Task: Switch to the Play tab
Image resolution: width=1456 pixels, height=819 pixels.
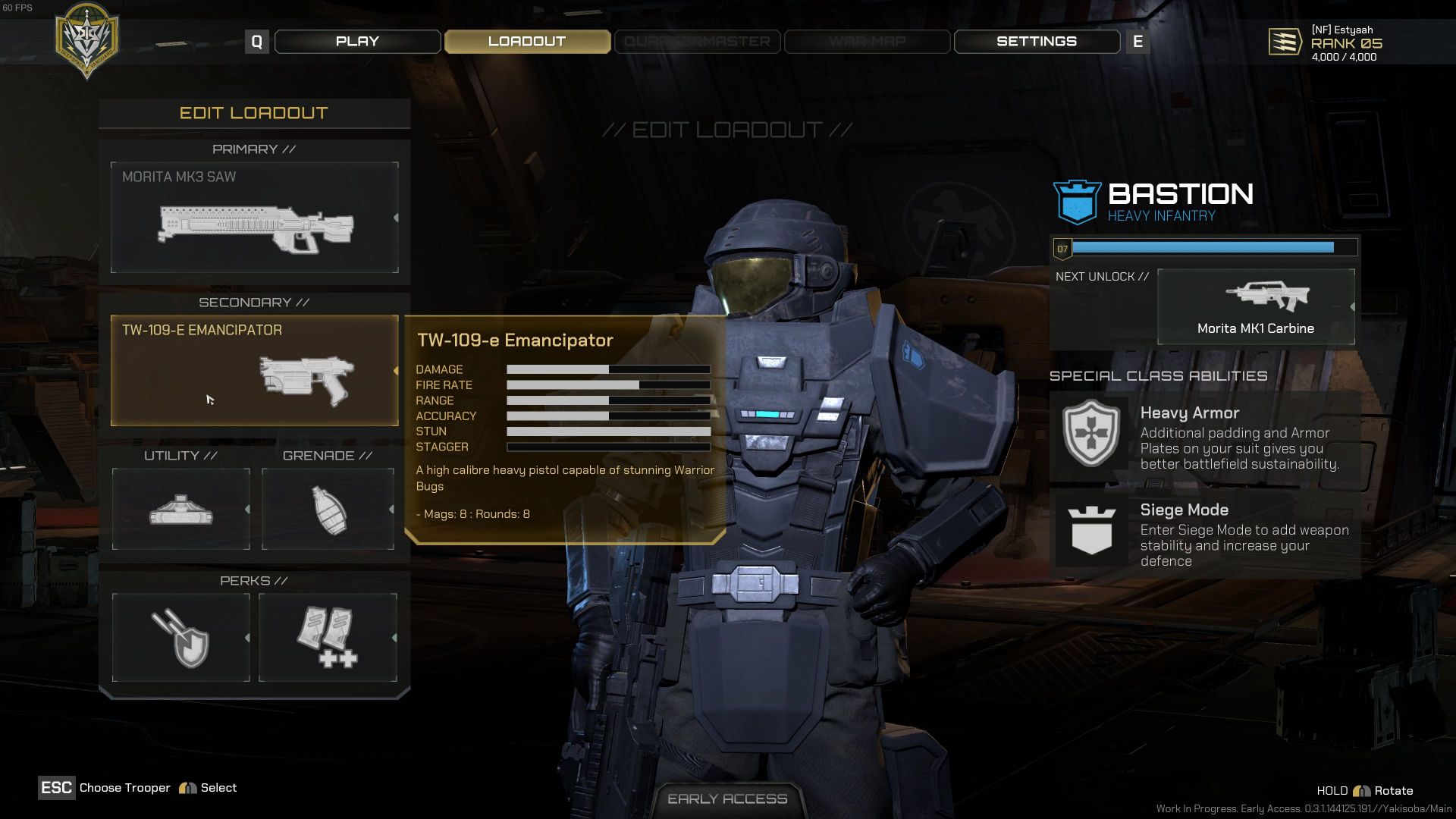Action: pyautogui.click(x=357, y=42)
